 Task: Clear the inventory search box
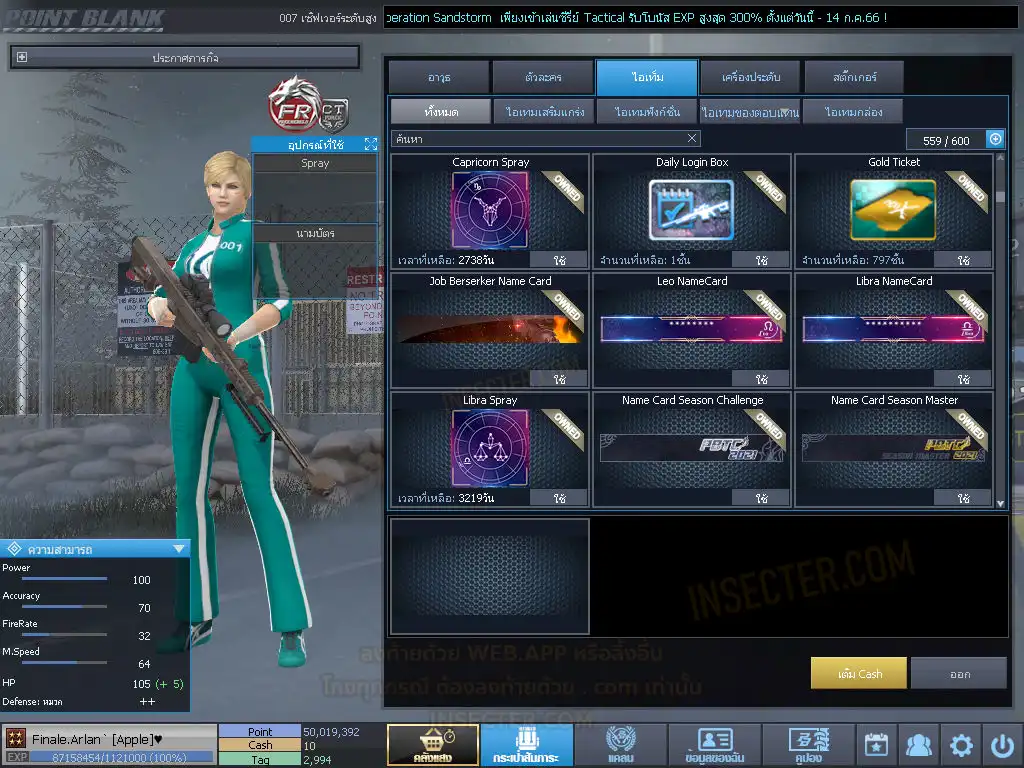tap(692, 139)
